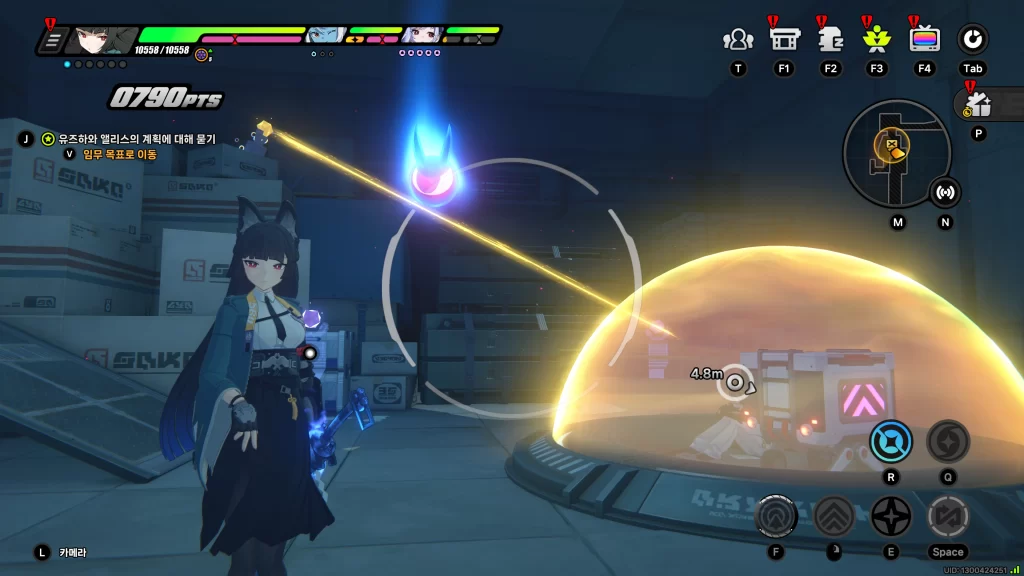Open the rainbow TV icon
Viewport: 1024px width, 576px height.
(924, 39)
